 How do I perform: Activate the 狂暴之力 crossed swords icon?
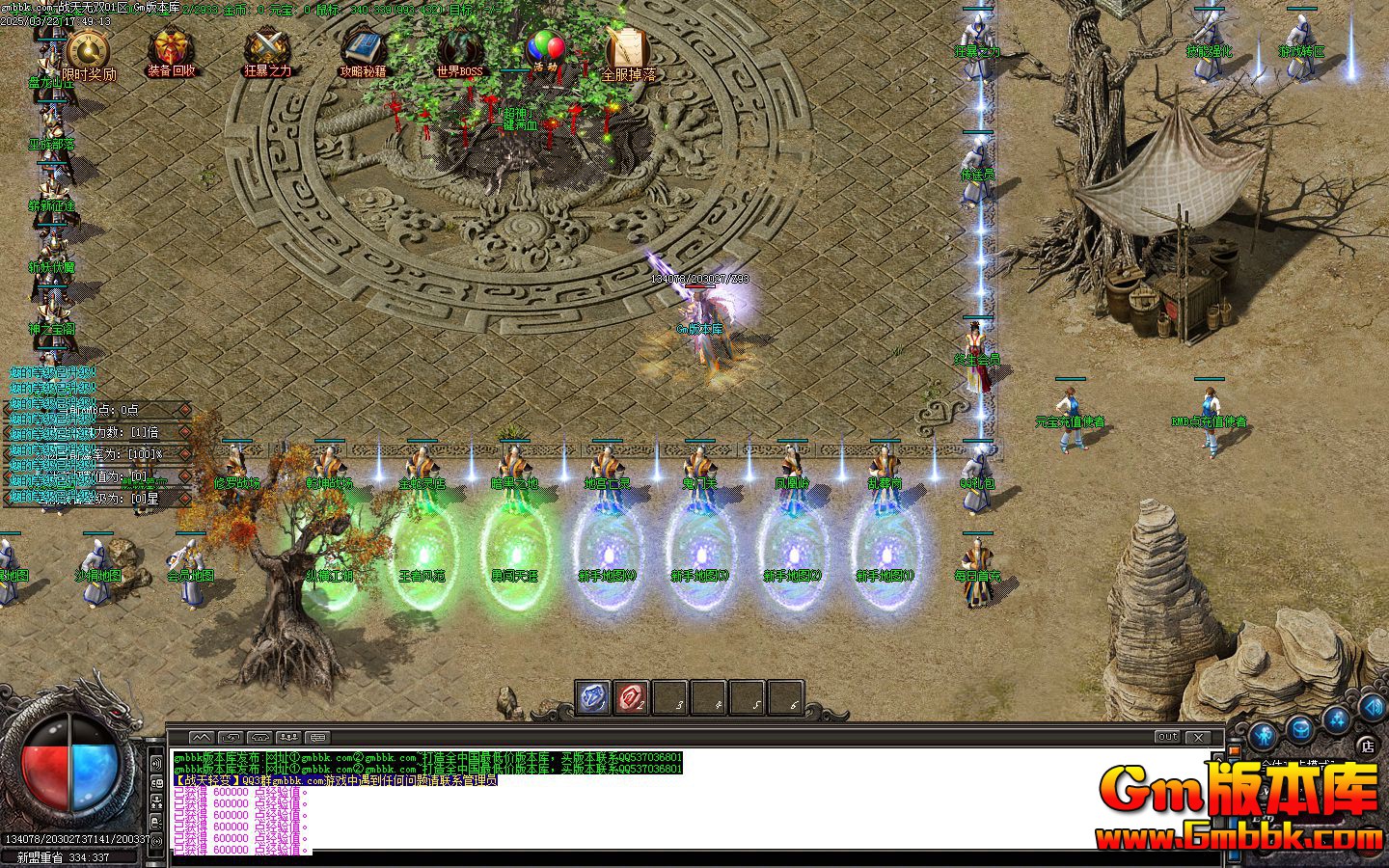click(x=266, y=49)
